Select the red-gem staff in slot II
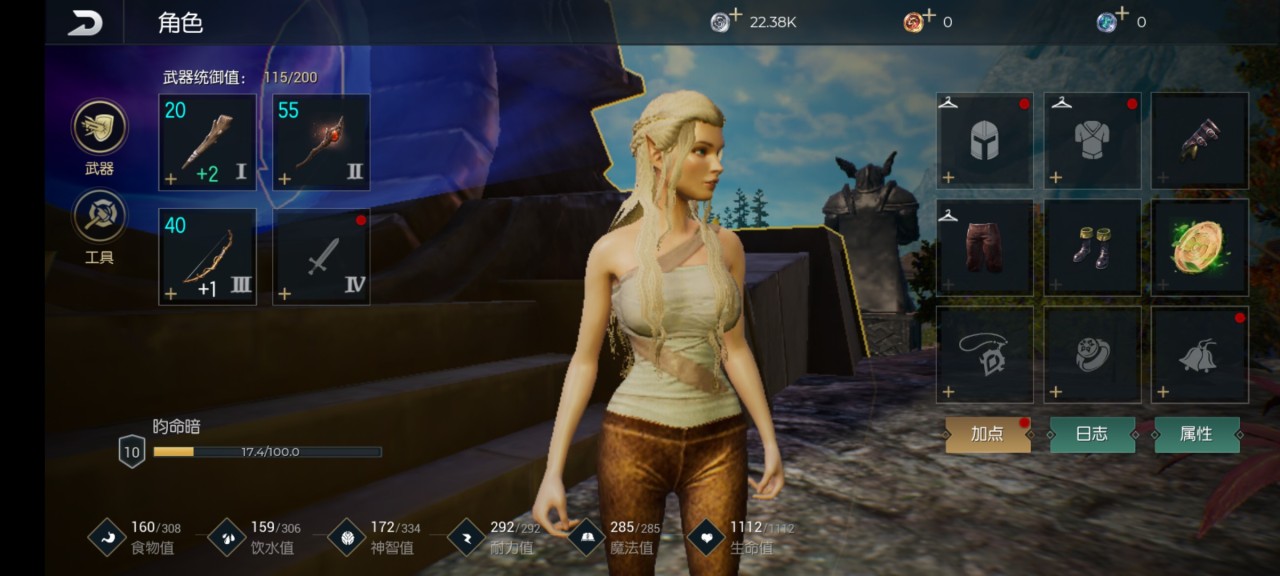 [x=321, y=142]
